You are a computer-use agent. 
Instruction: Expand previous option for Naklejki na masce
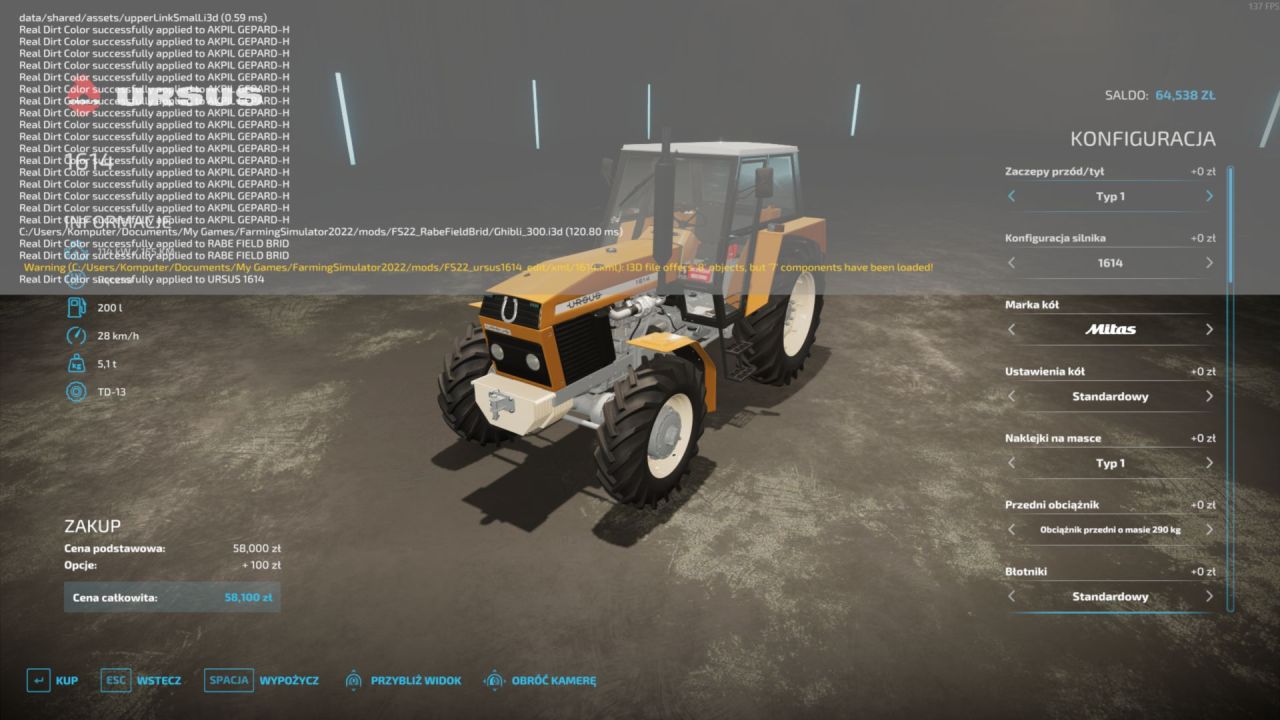click(x=1010, y=463)
